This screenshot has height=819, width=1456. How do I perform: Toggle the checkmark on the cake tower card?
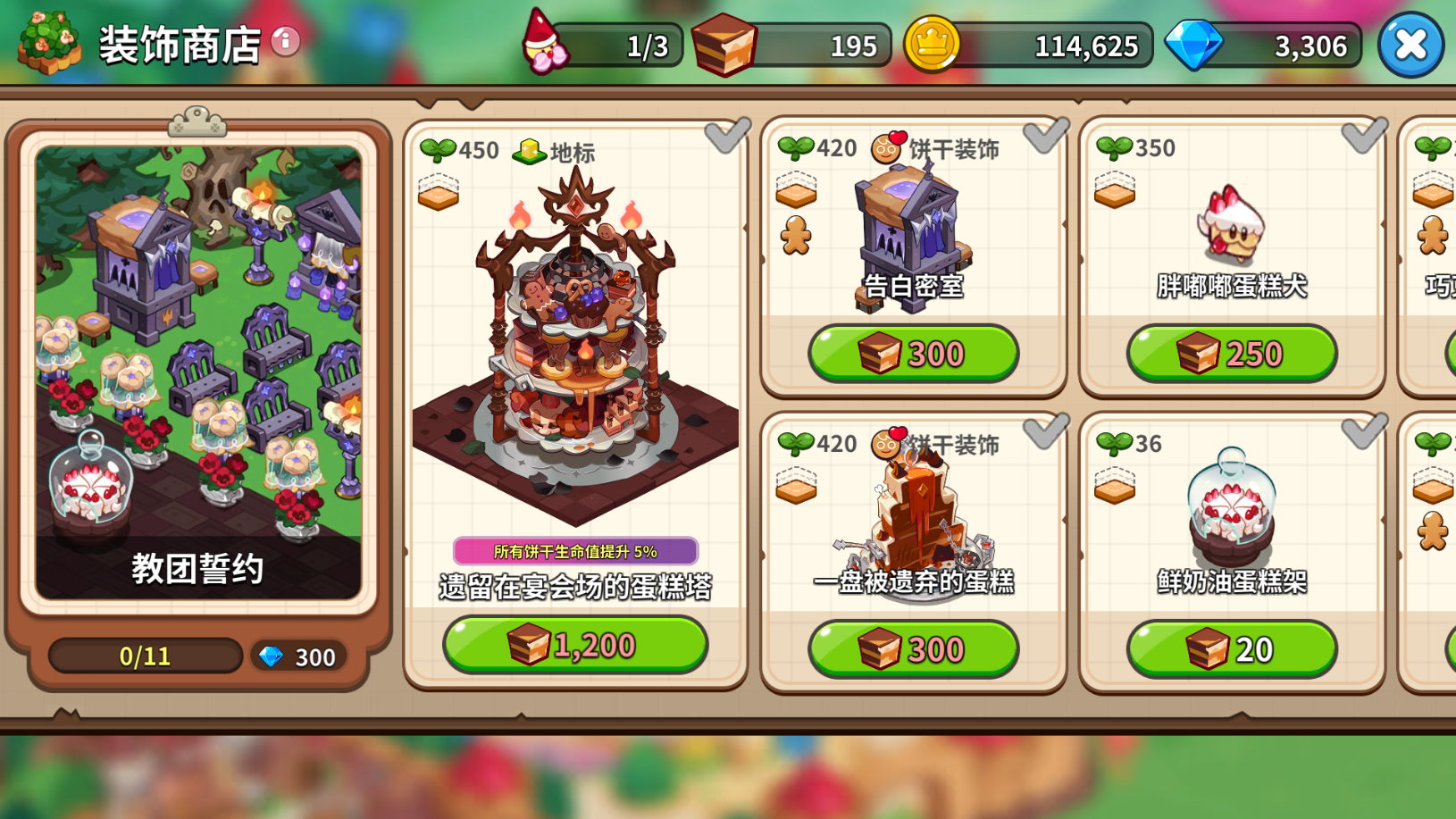click(x=727, y=135)
